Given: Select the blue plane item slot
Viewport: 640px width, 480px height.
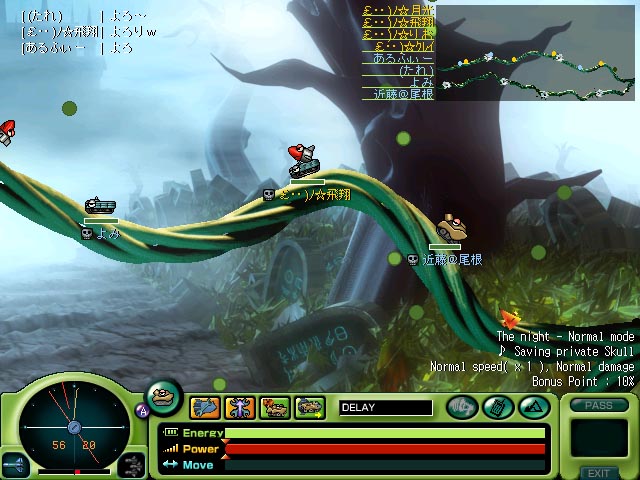Looking at the screenshot, I should coord(205,407).
